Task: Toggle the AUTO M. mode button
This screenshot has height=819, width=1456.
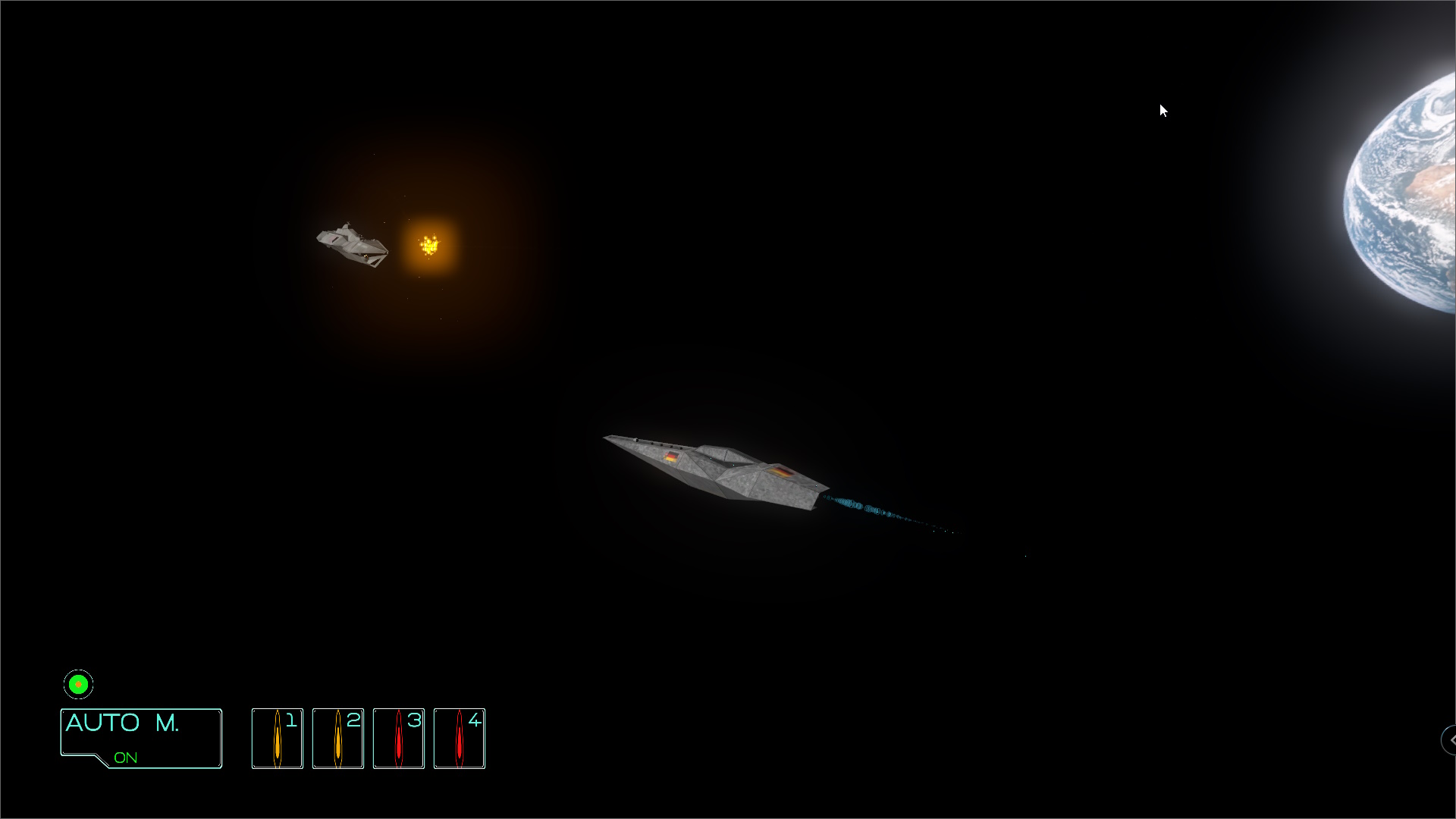Action: click(x=141, y=738)
